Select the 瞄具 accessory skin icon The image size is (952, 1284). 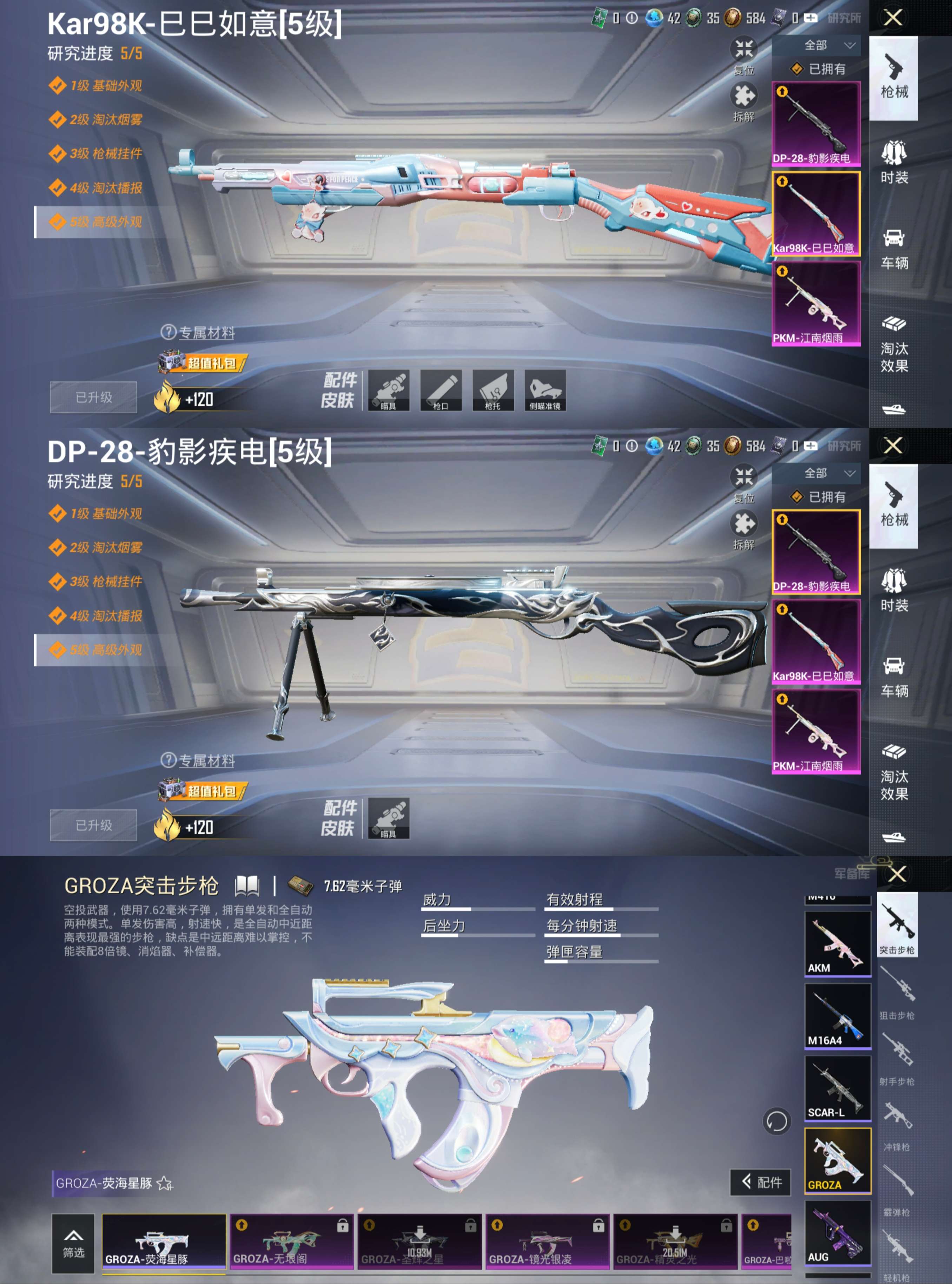390,390
